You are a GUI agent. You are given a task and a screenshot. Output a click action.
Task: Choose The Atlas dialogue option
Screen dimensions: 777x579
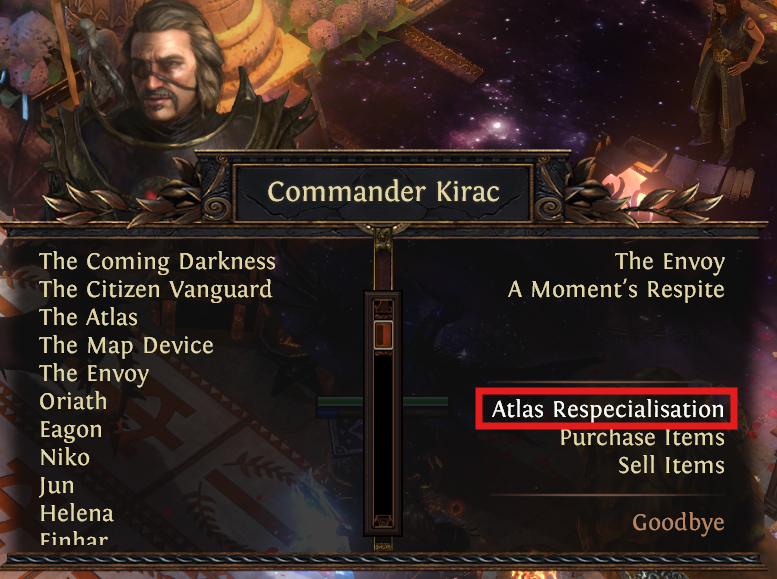[x=88, y=318]
